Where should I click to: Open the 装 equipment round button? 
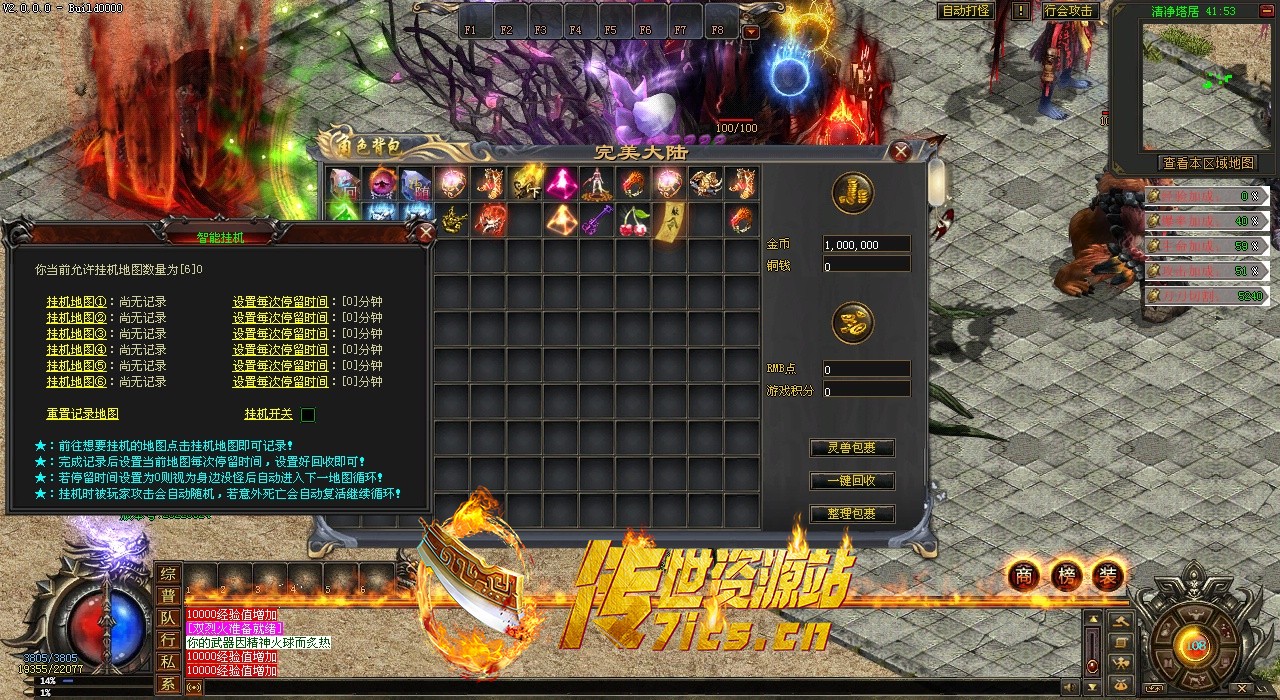[x=1108, y=575]
